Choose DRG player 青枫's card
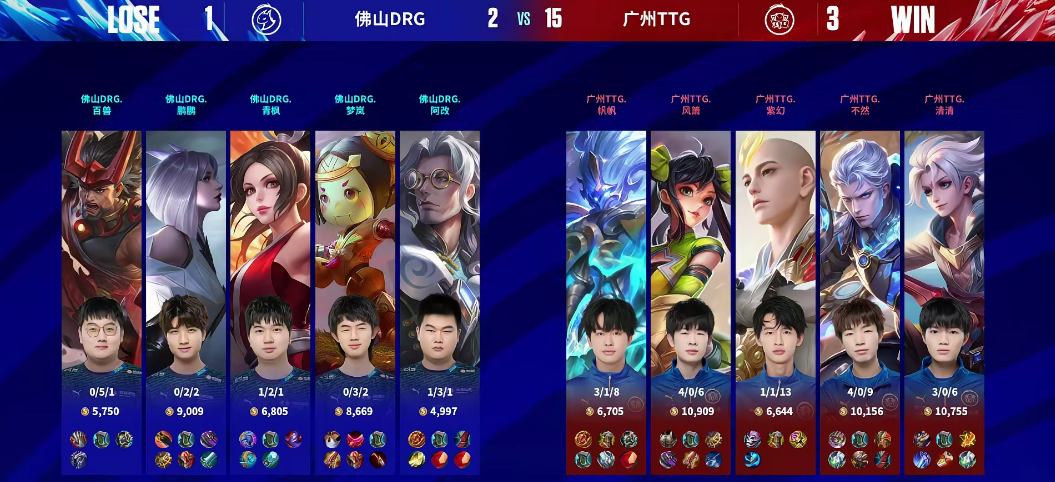This screenshot has height=482, width=1055. (x=270, y=300)
